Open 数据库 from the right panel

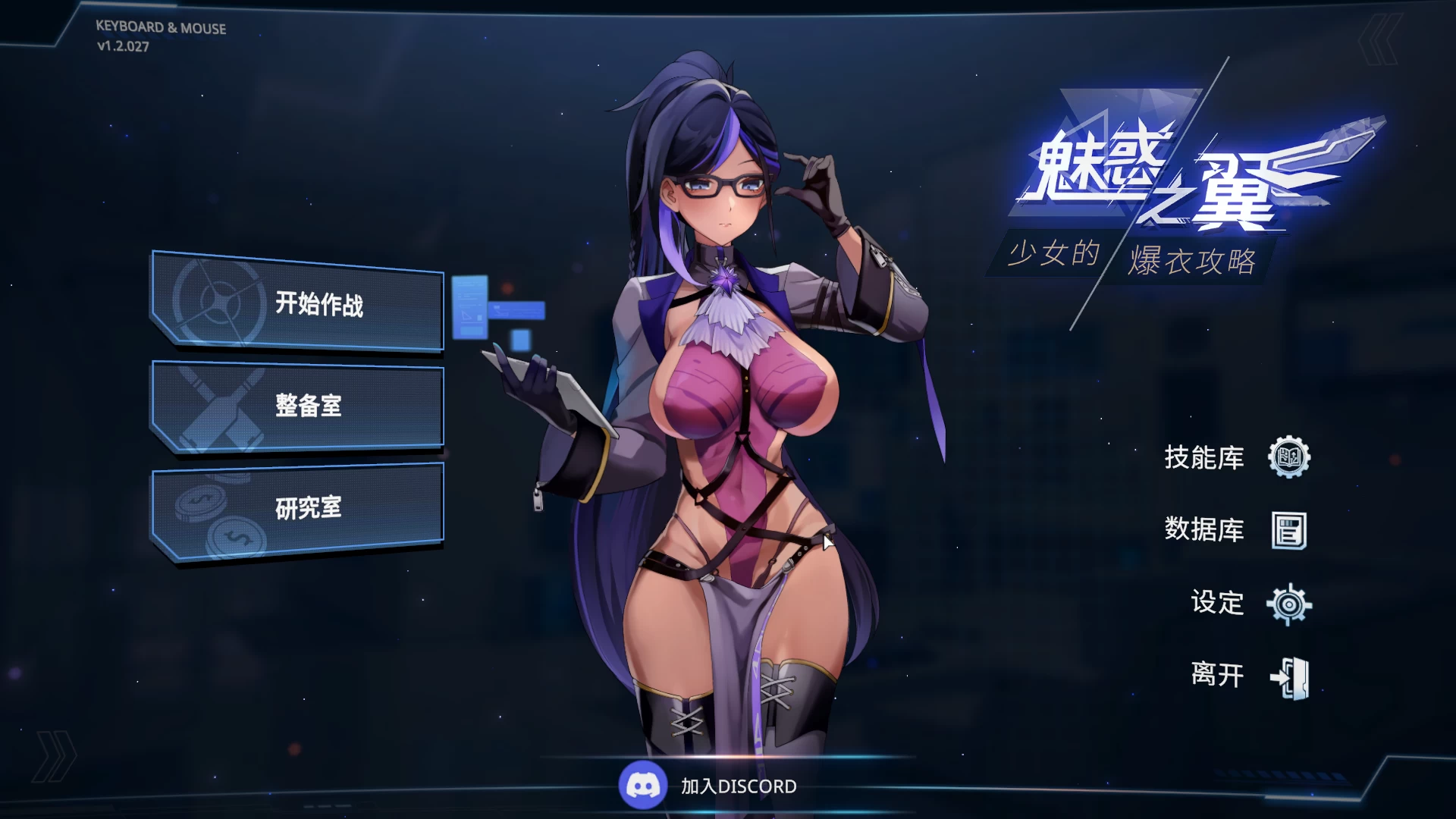click(1206, 531)
